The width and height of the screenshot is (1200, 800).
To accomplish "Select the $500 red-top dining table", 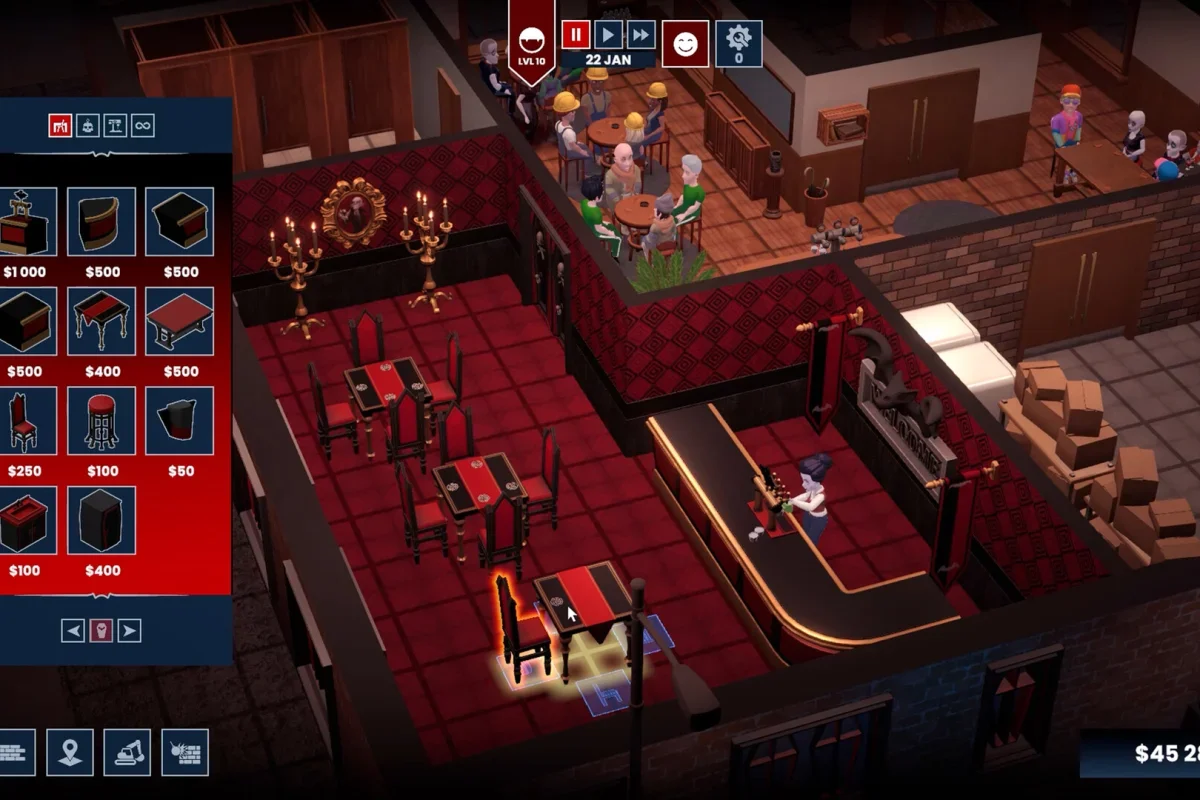I will [180, 321].
